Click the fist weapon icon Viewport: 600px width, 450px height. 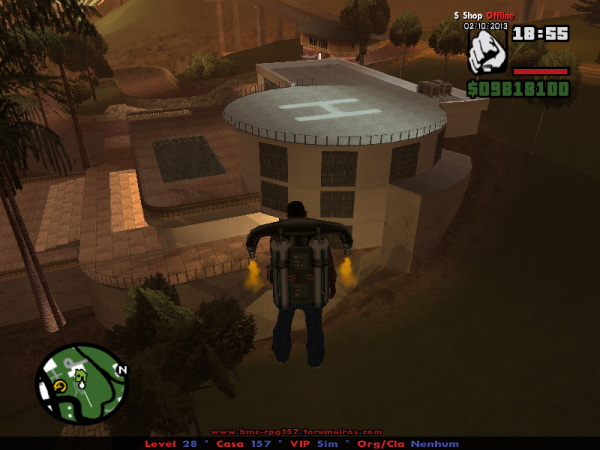tap(488, 51)
